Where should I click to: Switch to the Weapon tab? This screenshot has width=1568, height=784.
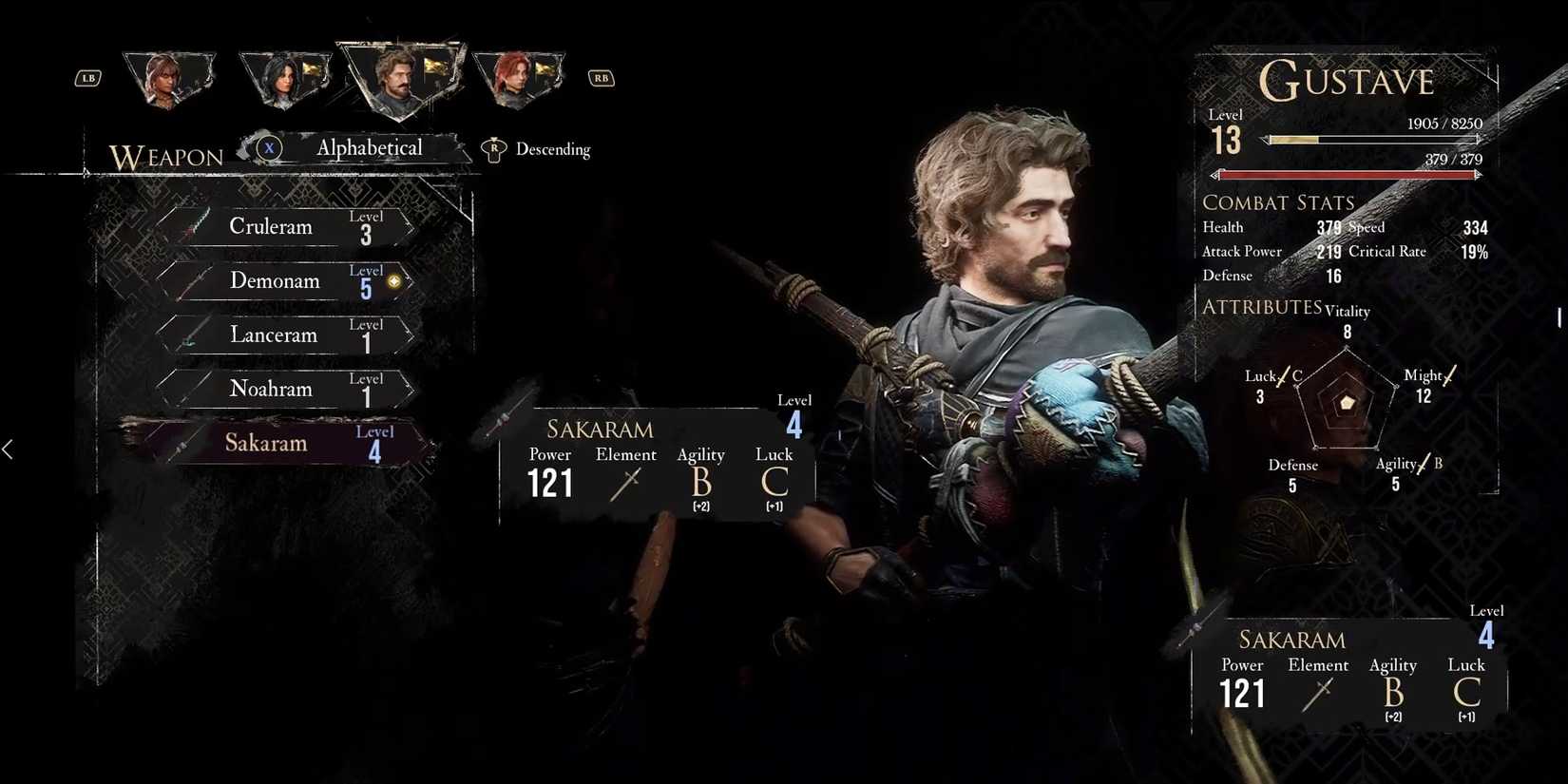pyautogui.click(x=167, y=156)
